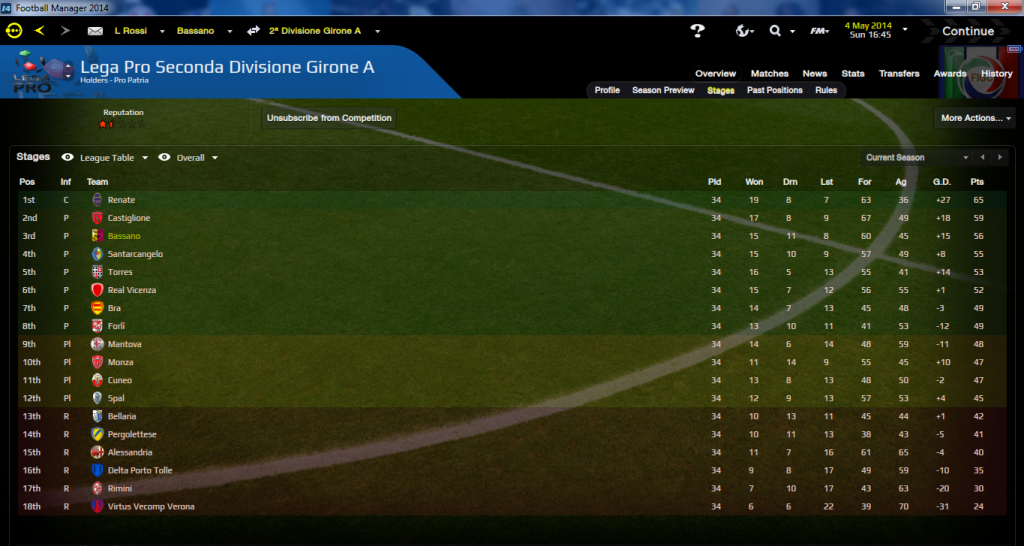The height and width of the screenshot is (546, 1024).
Task: Switch to the Matches tab
Action: pos(770,74)
